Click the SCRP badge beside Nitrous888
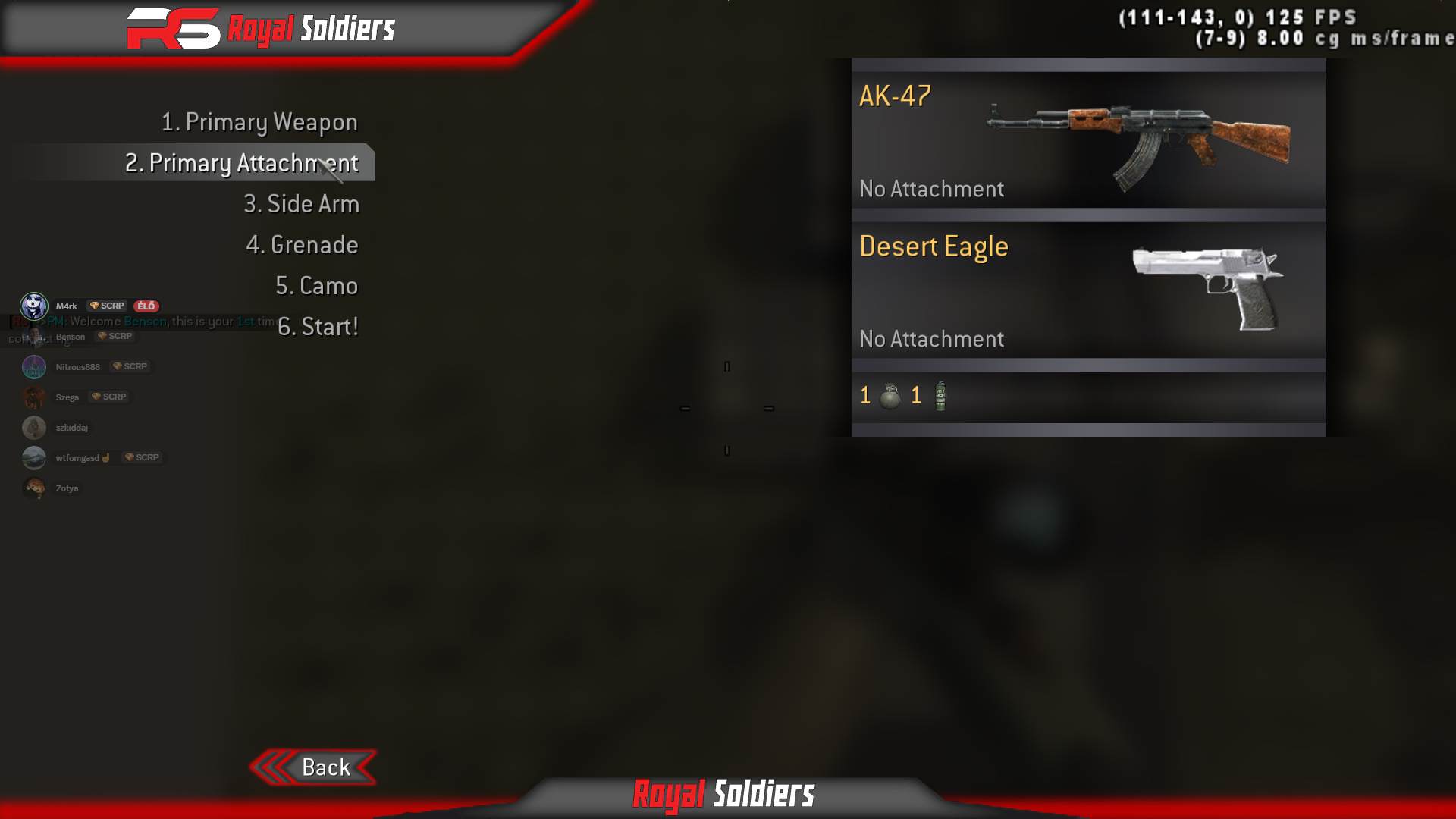1456x819 pixels. [130, 366]
